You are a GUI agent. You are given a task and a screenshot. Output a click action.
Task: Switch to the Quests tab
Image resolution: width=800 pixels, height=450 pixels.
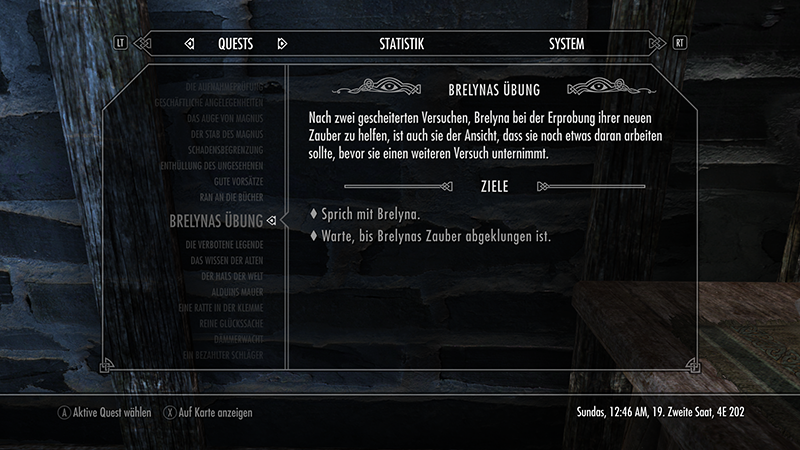[x=235, y=44]
